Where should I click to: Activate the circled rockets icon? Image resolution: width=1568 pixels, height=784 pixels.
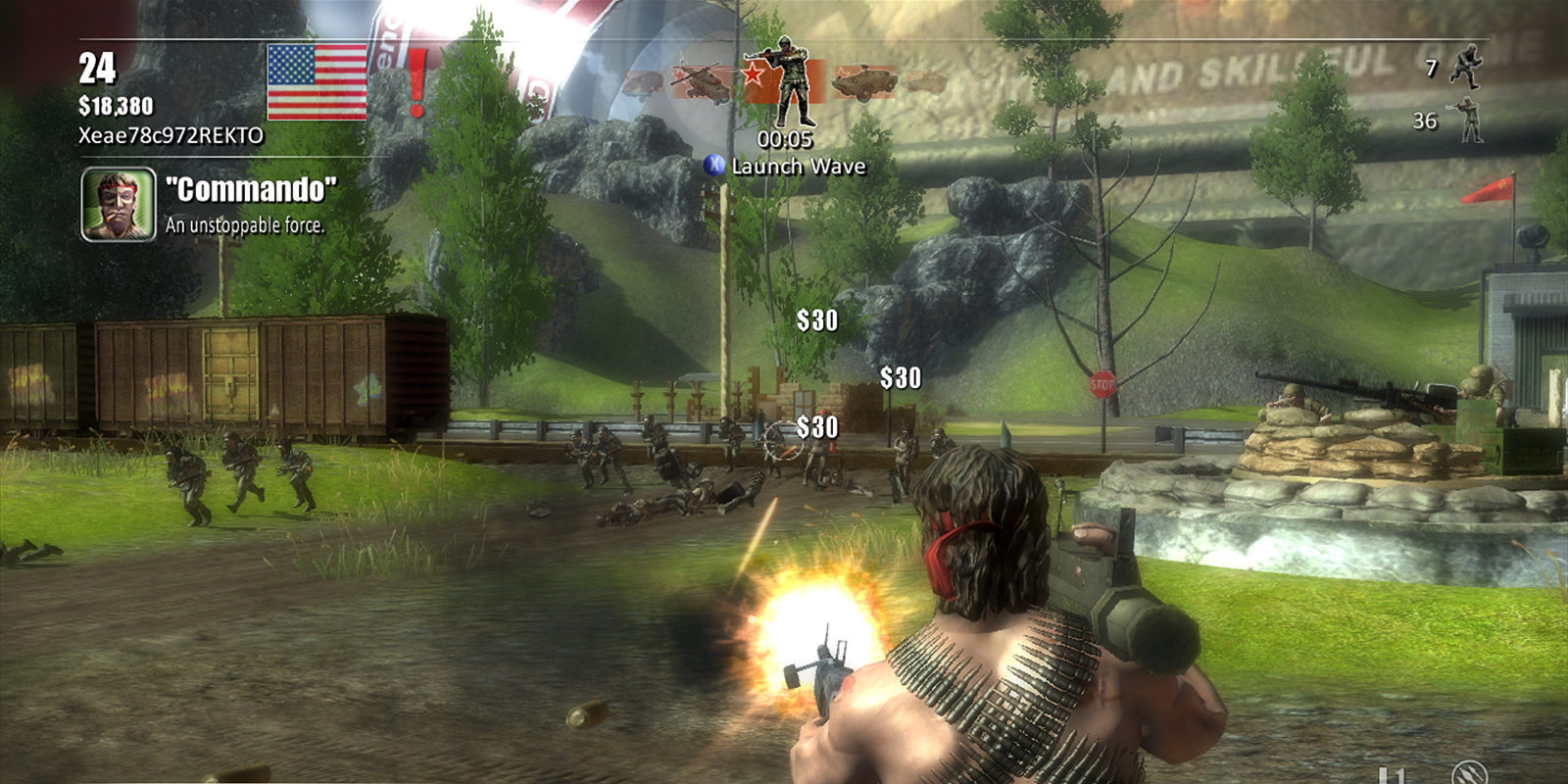(x=1468, y=772)
